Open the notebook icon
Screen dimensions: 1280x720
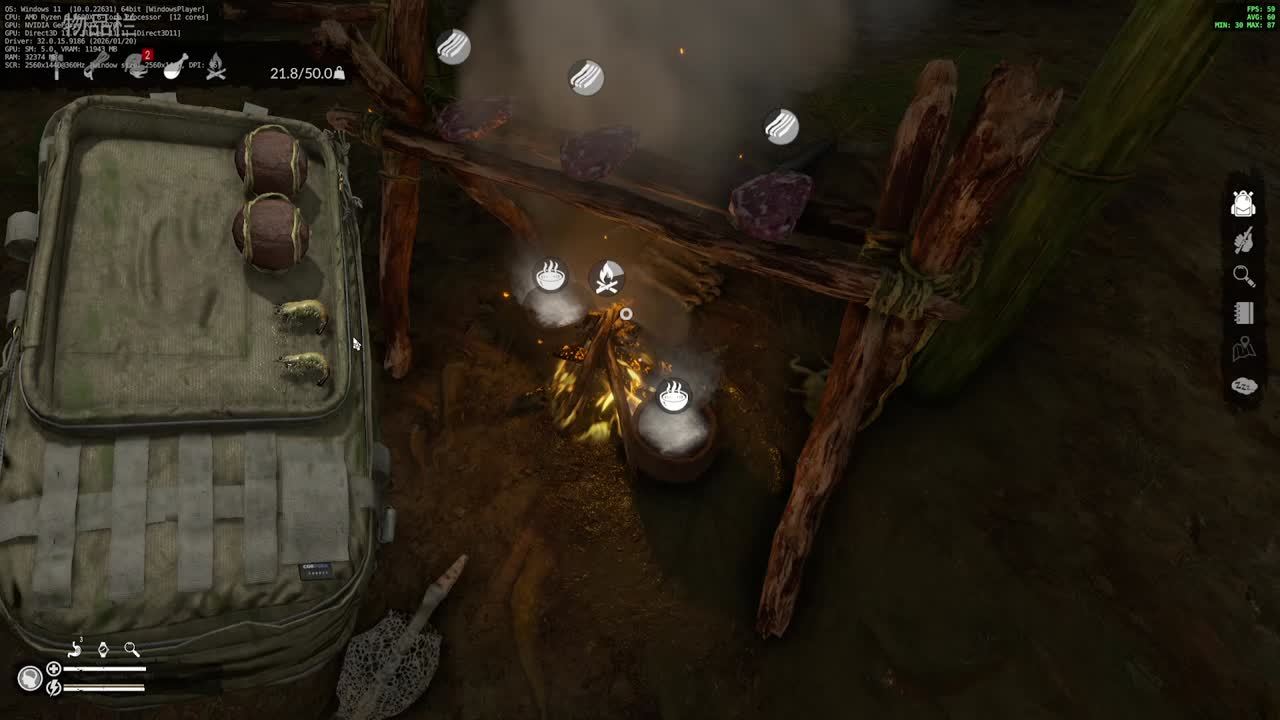coord(1243,313)
